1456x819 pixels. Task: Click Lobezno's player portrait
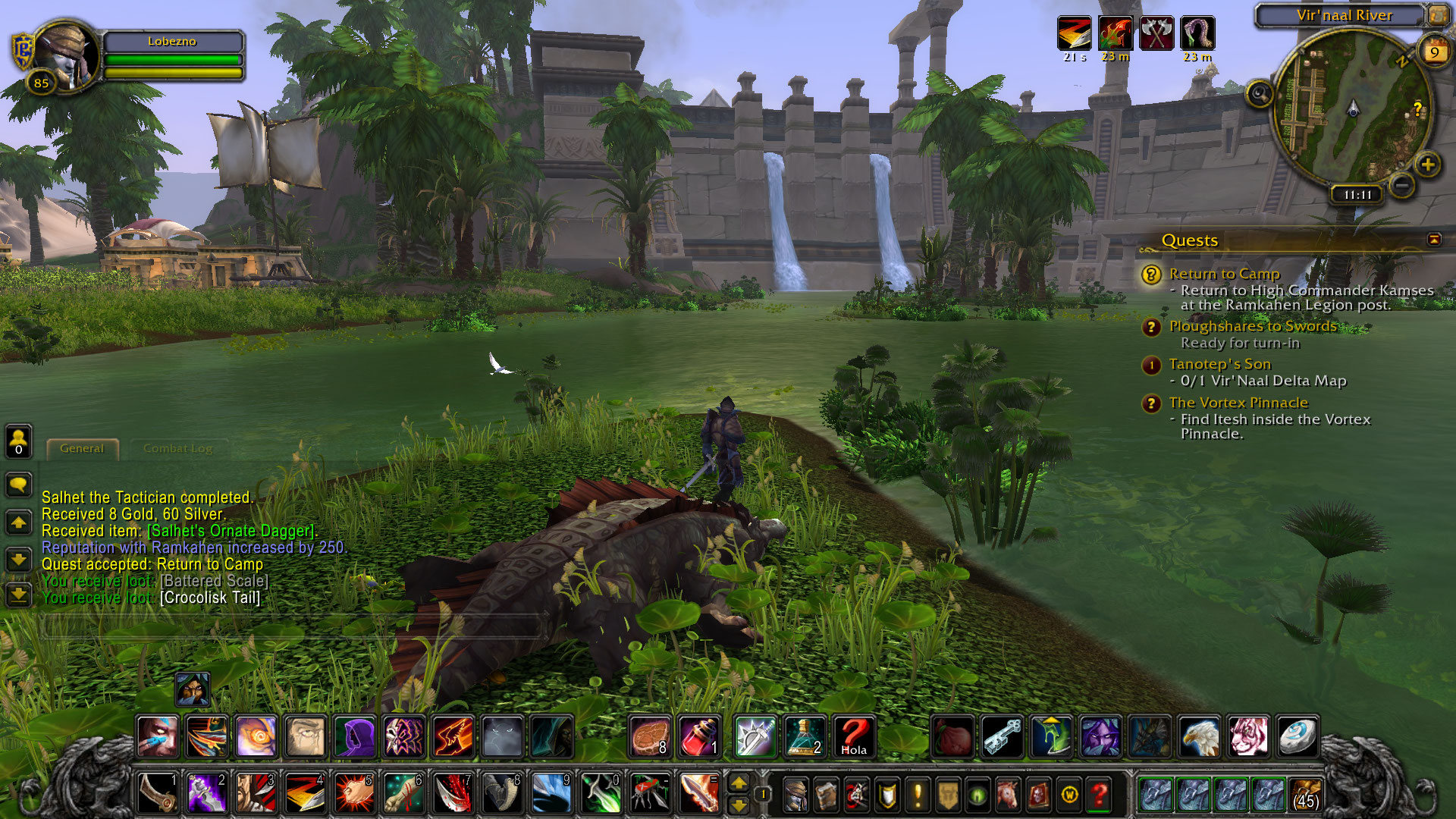66,55
